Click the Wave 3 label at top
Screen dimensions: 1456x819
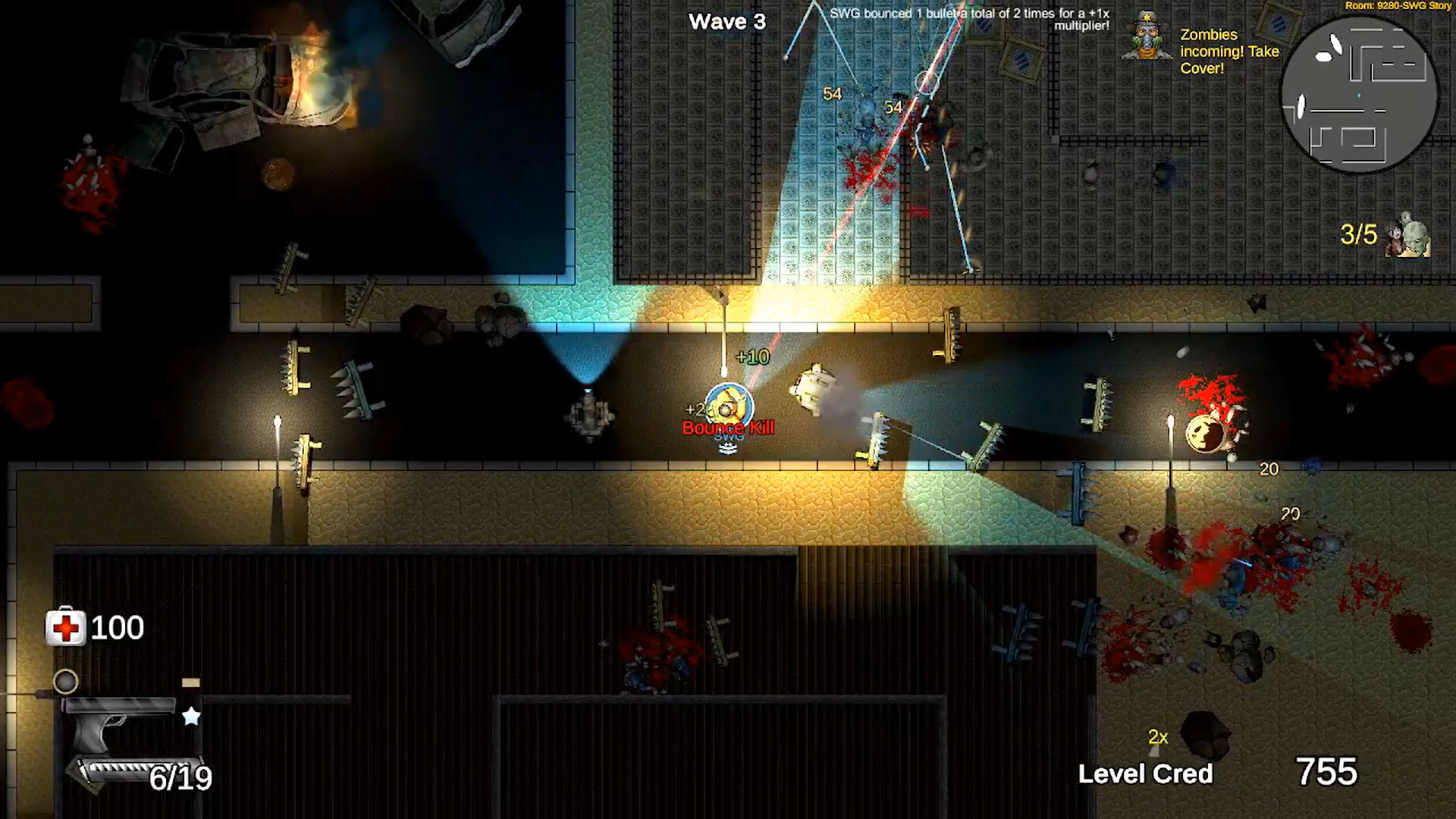(x=730, y=21)
